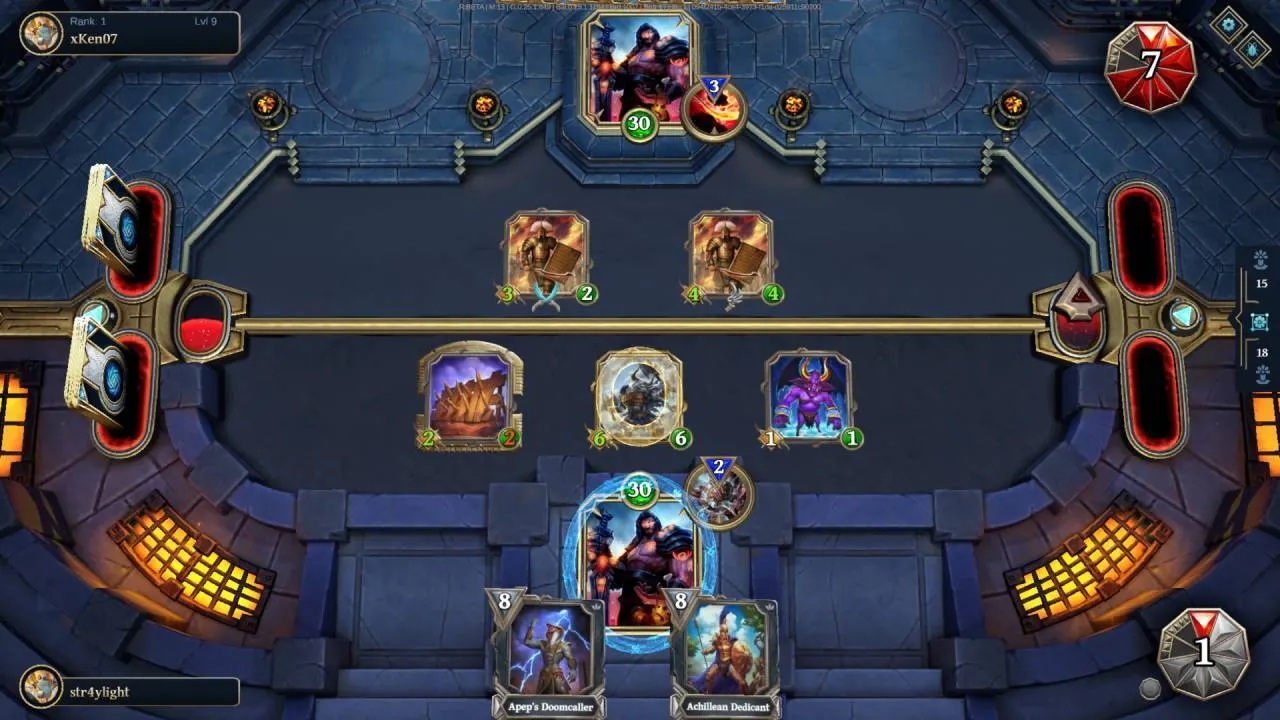Click the red rank gem showing 7
Screen dimensions: 1280x720
(1152, 58)
